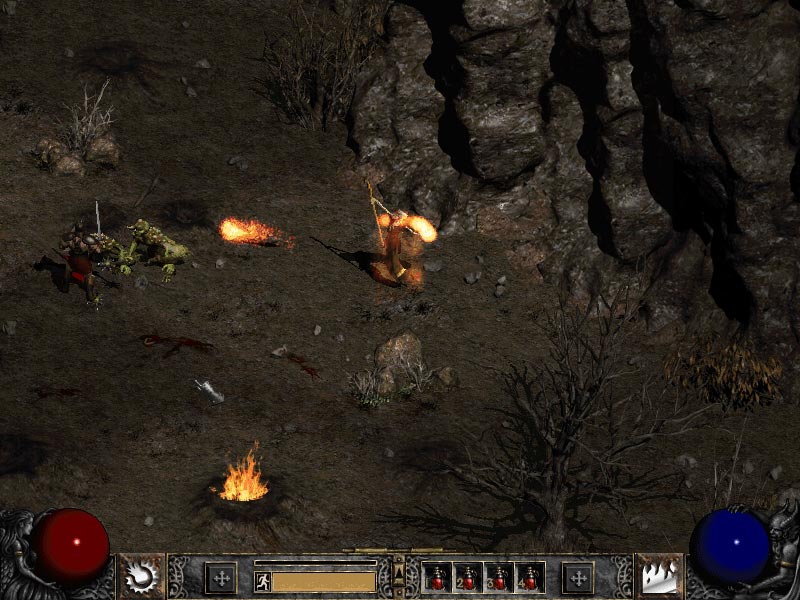
Task: Open the left-click attack skill selector
Action: pyautogui.click(x=142, y=576)
